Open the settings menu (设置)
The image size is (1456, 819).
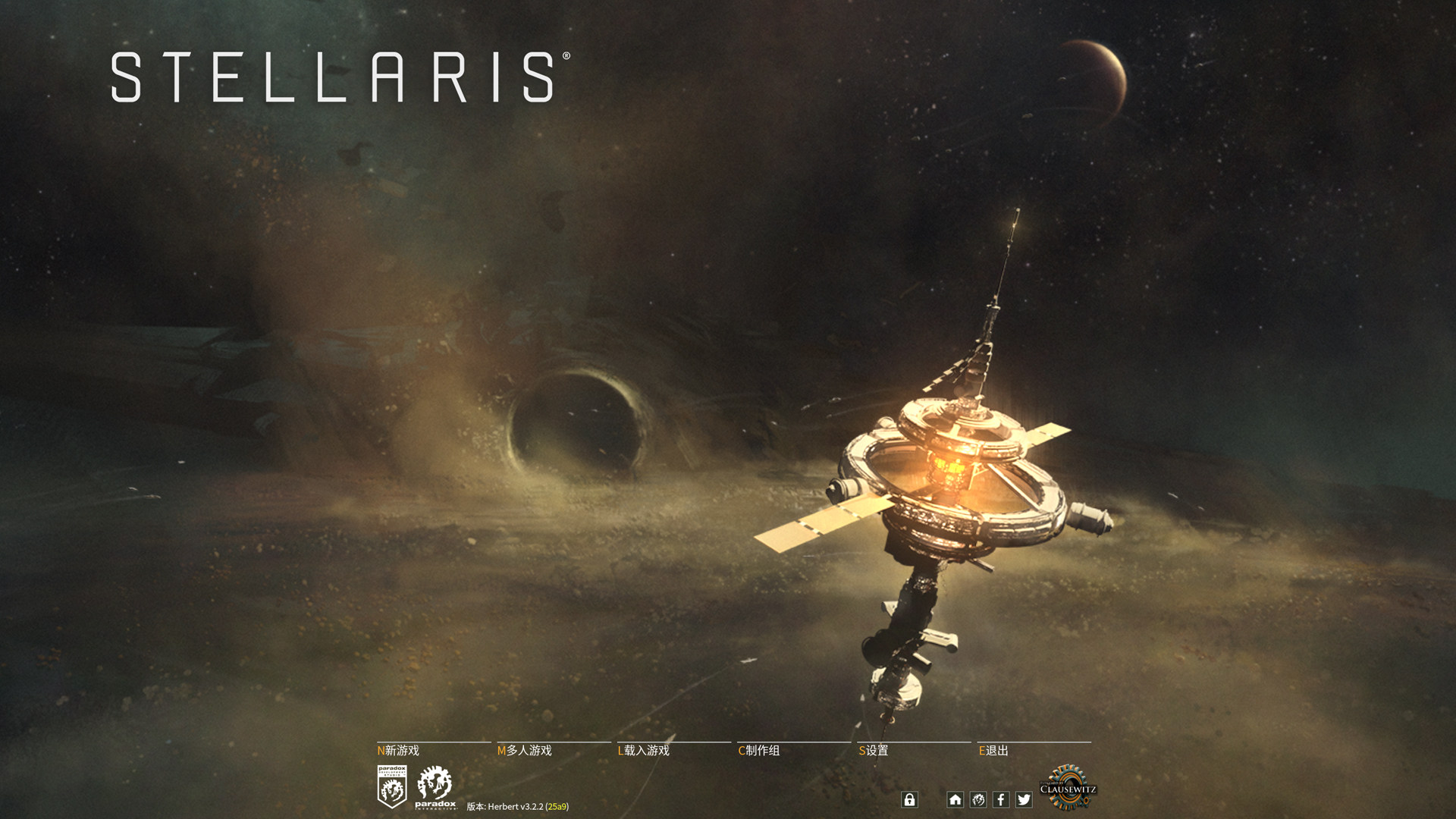pyautogui.click(x=874, y=750)
